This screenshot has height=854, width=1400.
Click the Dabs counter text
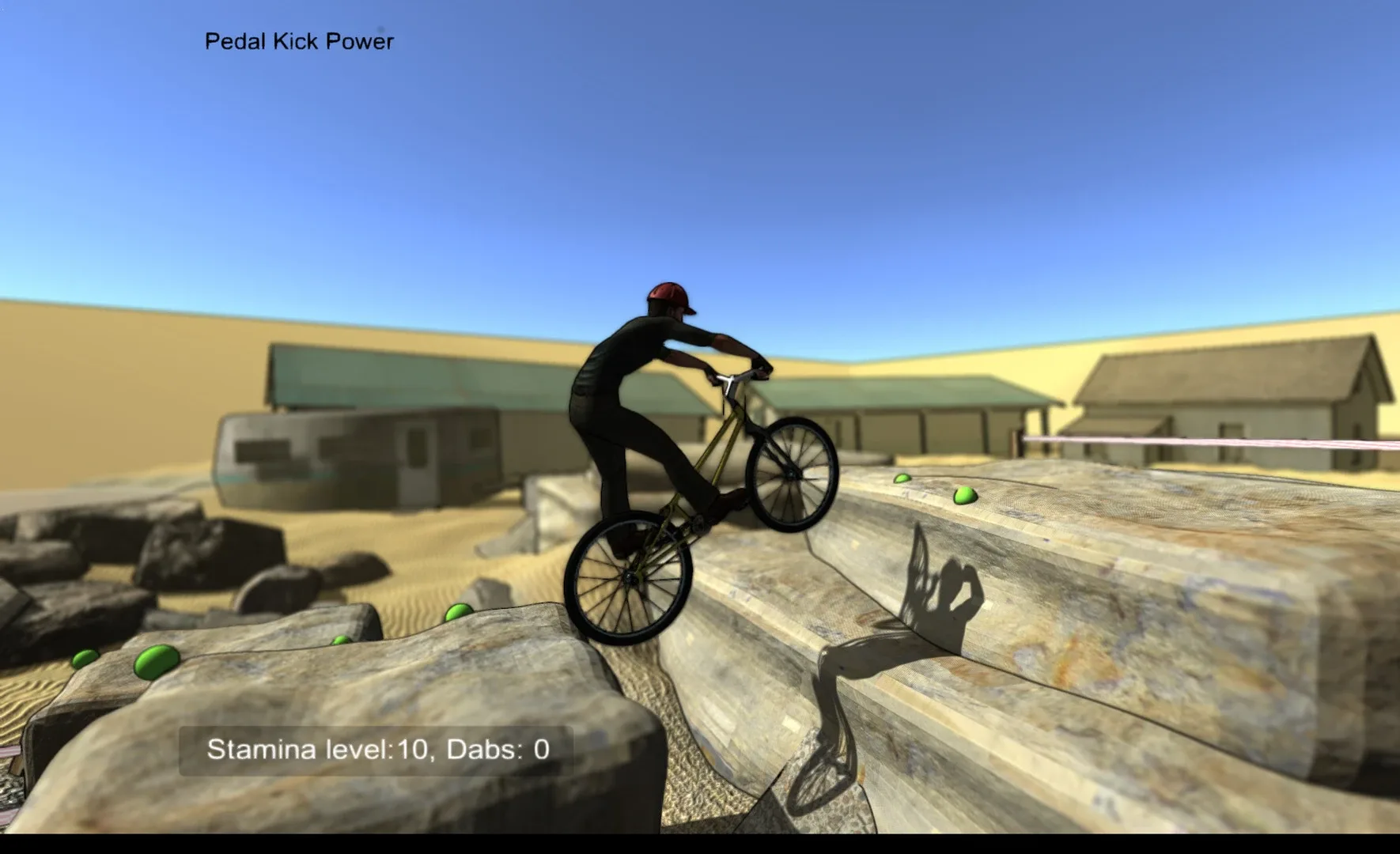[495, 749]
